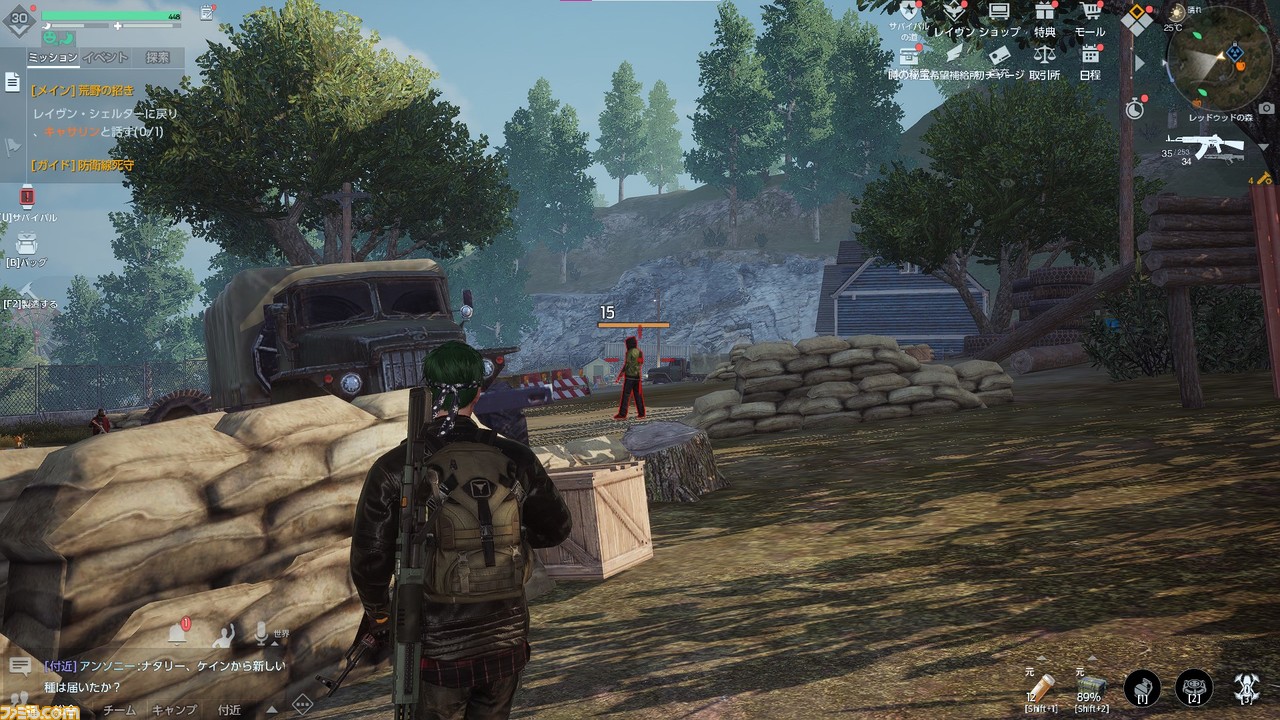Open the player level 30 badge

click(19, 19)
